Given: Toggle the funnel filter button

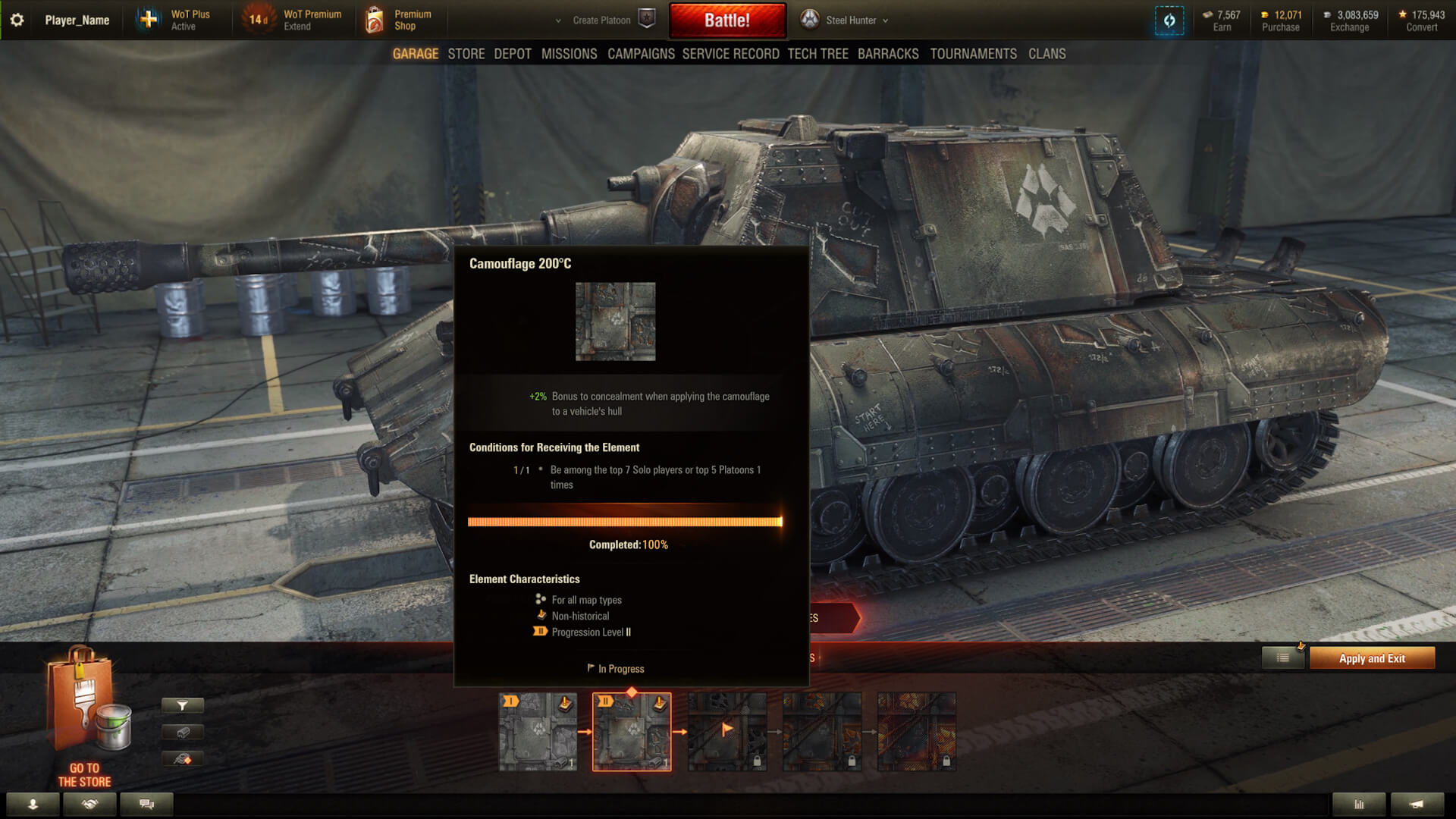Looking at the screenshot, I should [182, 706].
